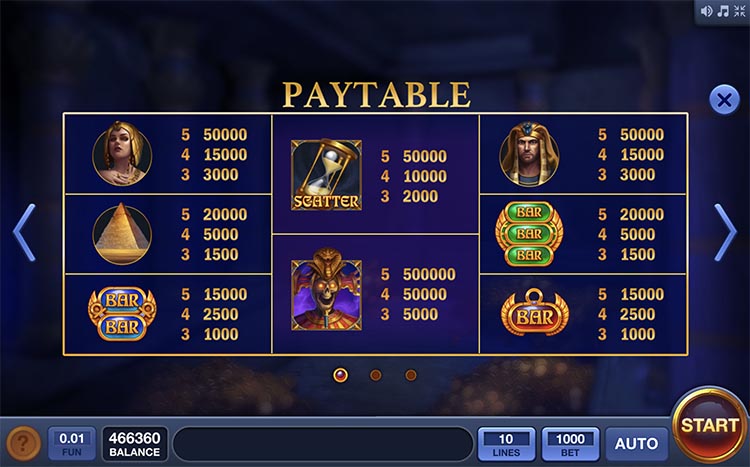Select the second paytable page dot
750x467 pixels.
376,375
